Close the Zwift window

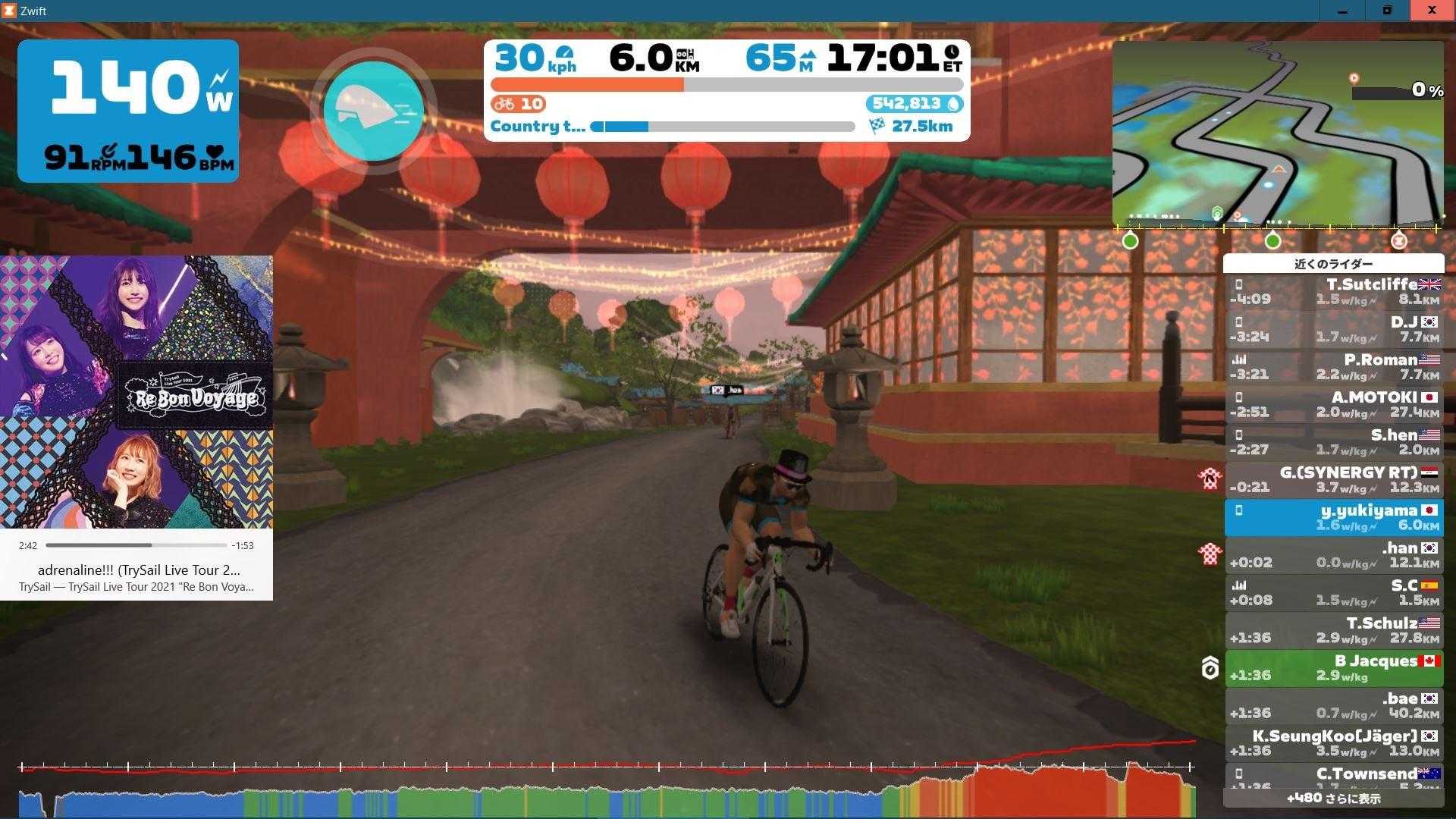tap(1432, 11)
